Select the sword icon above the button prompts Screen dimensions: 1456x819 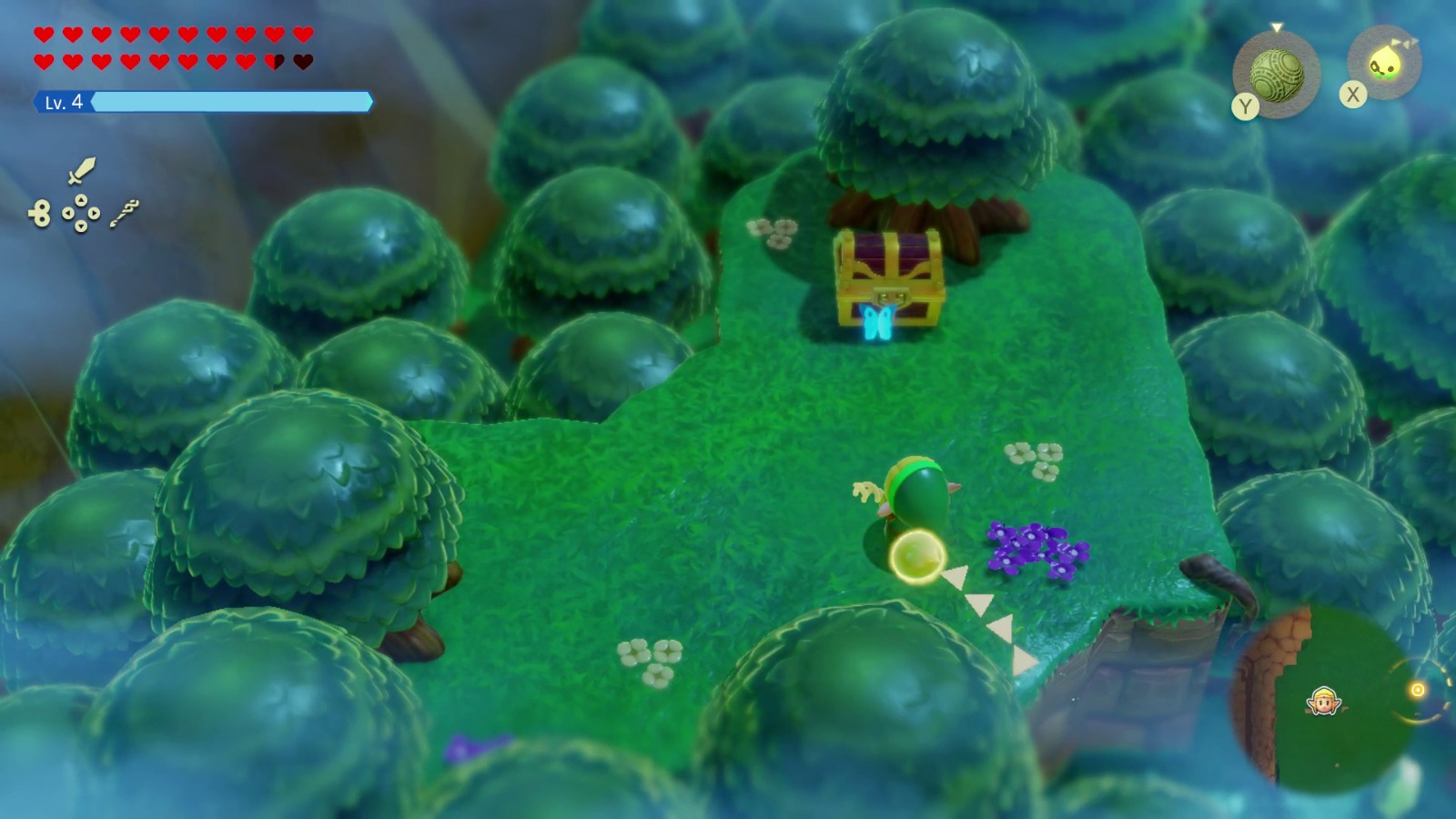(83, 171)
